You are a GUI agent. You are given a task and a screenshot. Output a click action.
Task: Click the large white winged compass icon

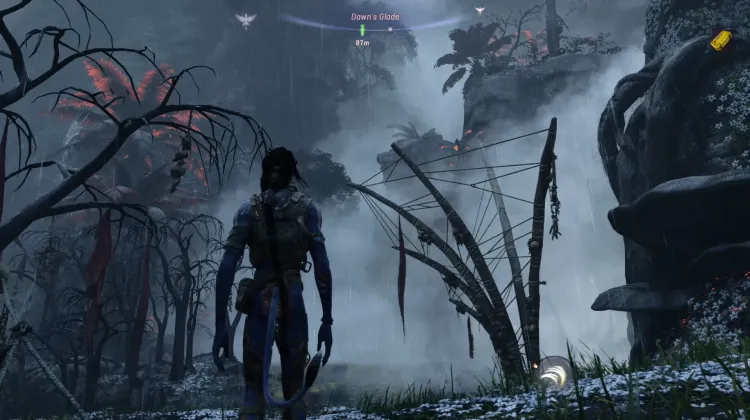pos(245,19)
